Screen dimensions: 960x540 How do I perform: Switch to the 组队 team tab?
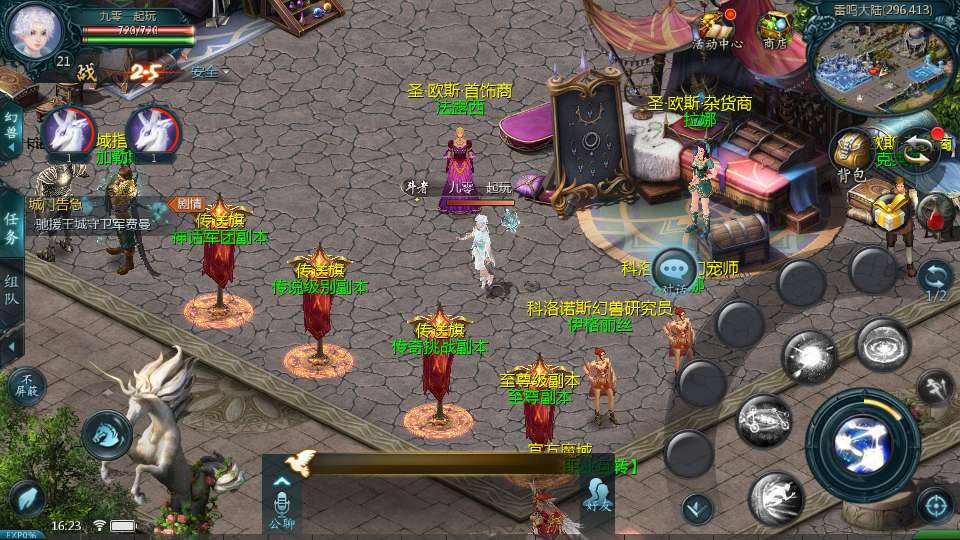pos(11,290)
